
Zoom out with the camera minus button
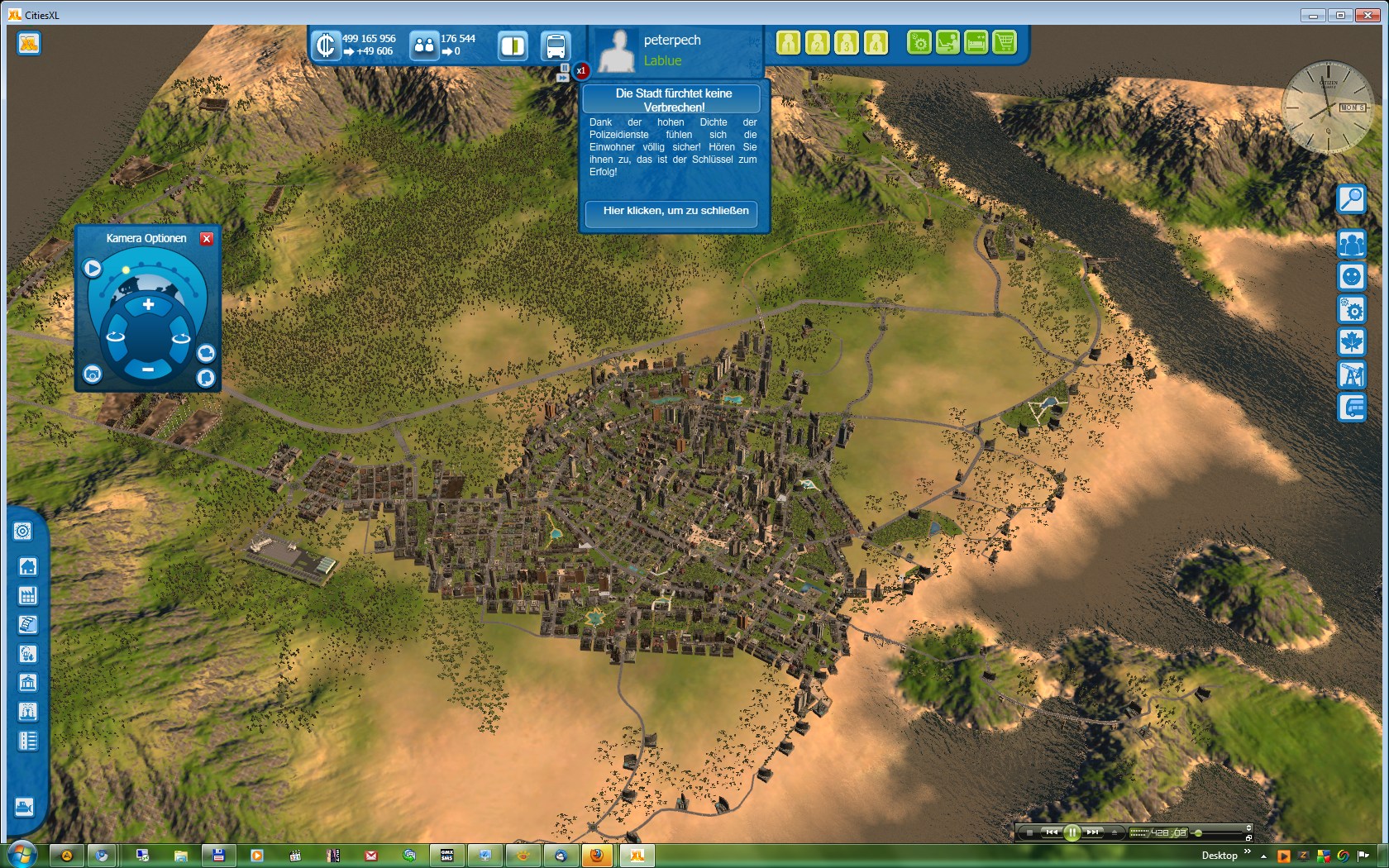(x=147, y=370)
